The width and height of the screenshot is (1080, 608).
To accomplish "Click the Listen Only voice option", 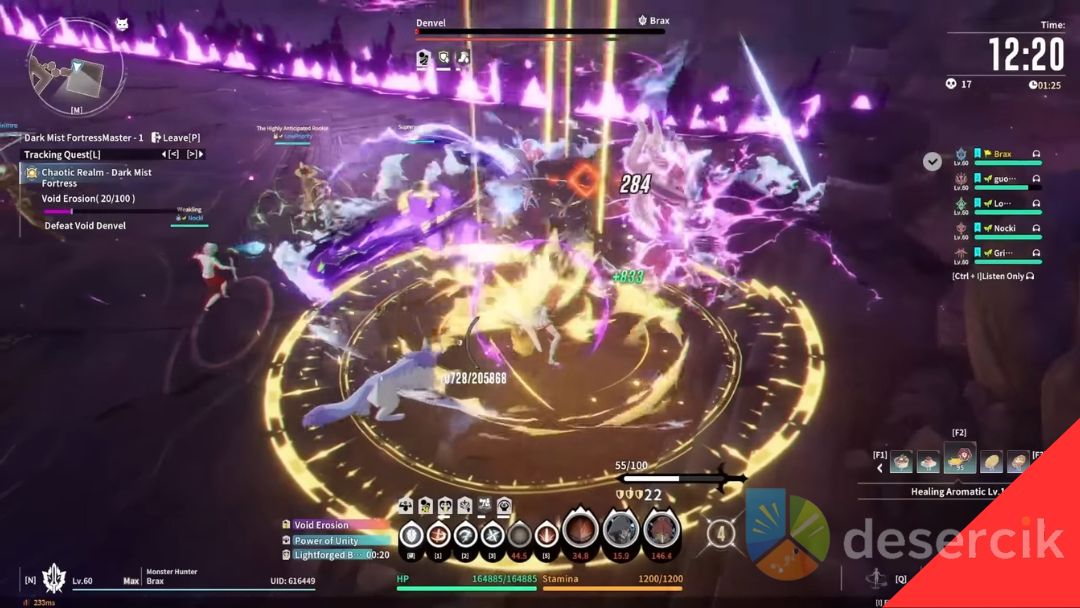I will click(993, 276).
